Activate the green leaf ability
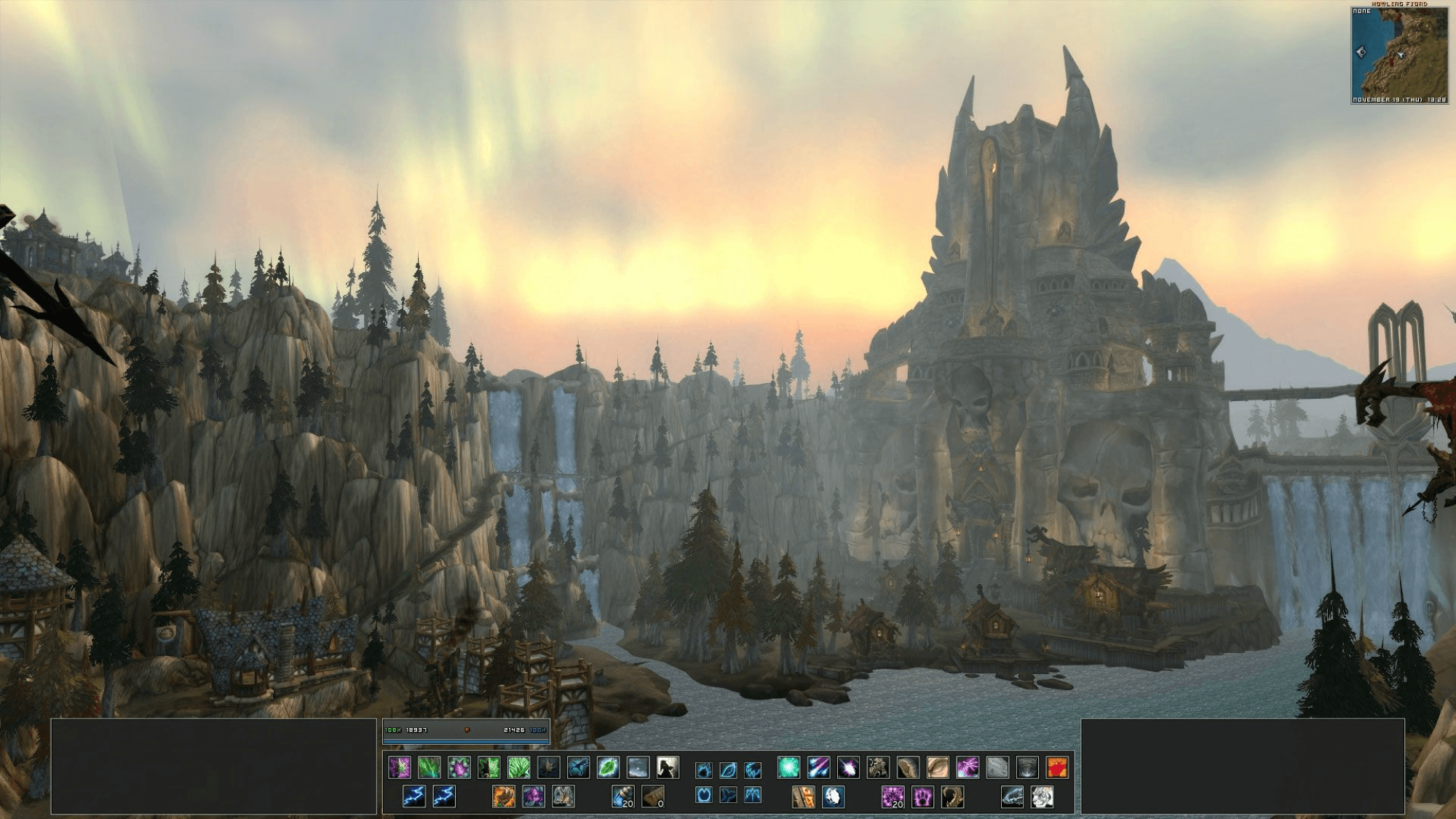This screenshot has width=1456, height=819. click(608, 767)
